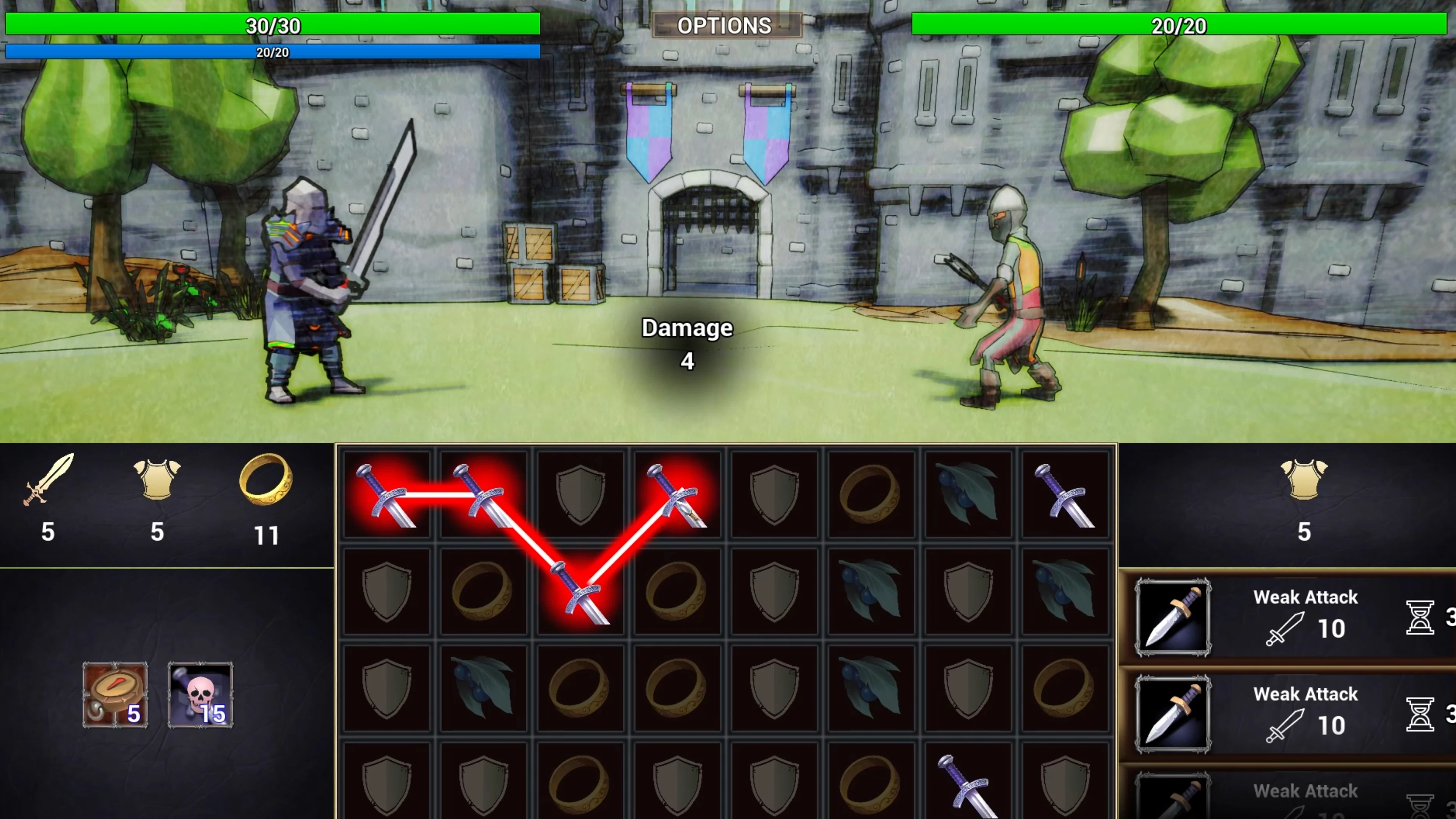Select a shield tile on the puzzle board
This screenshot has width=1456, height=819.
[580, 494]
